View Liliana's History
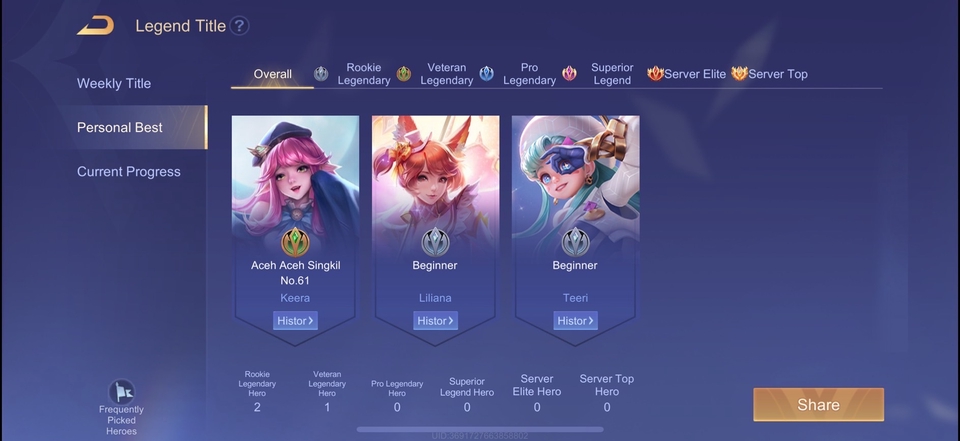Image resolution: width=960 pixels, height=441 pixels. pos(435,321)
